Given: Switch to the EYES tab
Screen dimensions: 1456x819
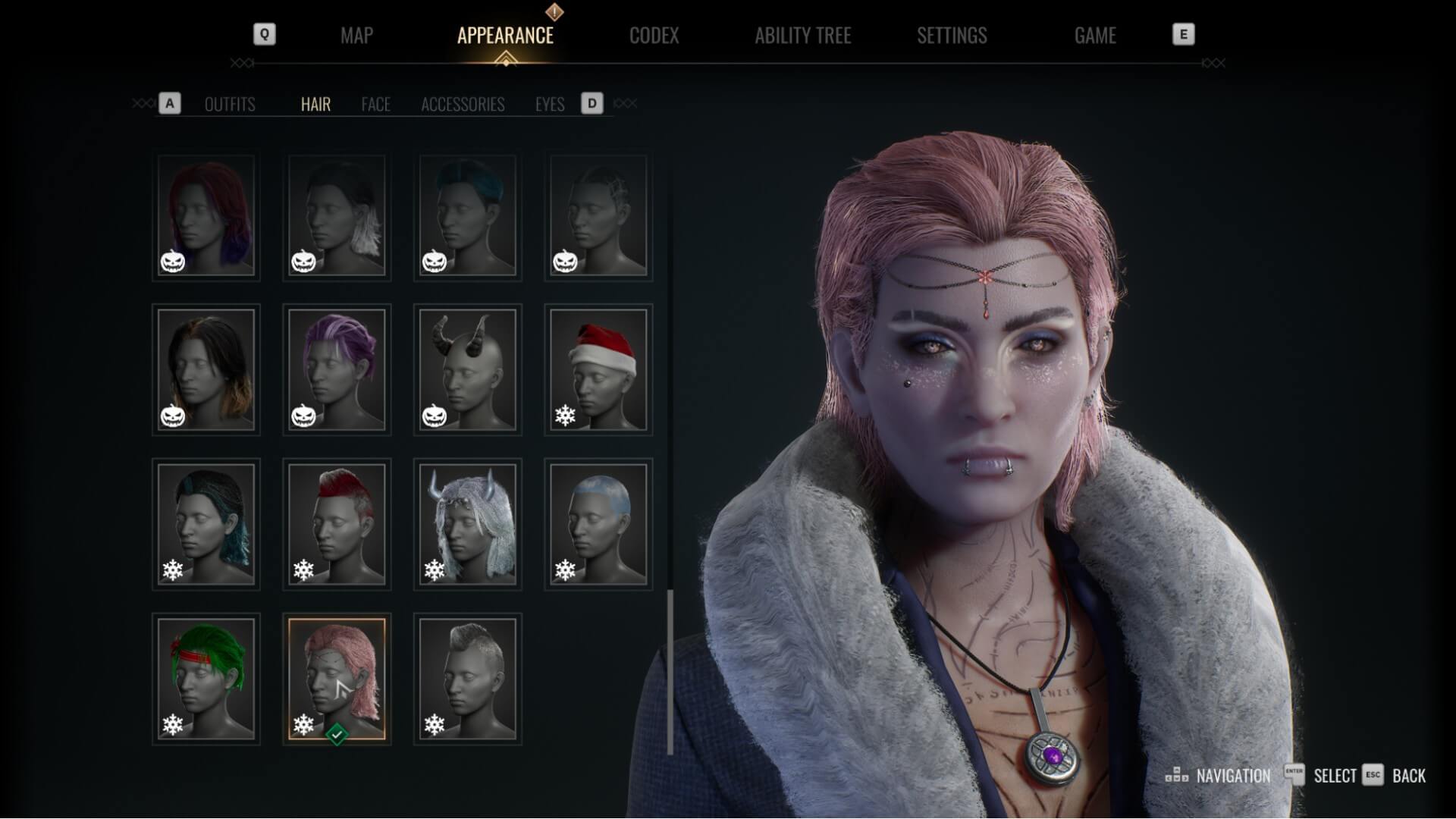Looking at the screenshot, I should click(549, 105).
